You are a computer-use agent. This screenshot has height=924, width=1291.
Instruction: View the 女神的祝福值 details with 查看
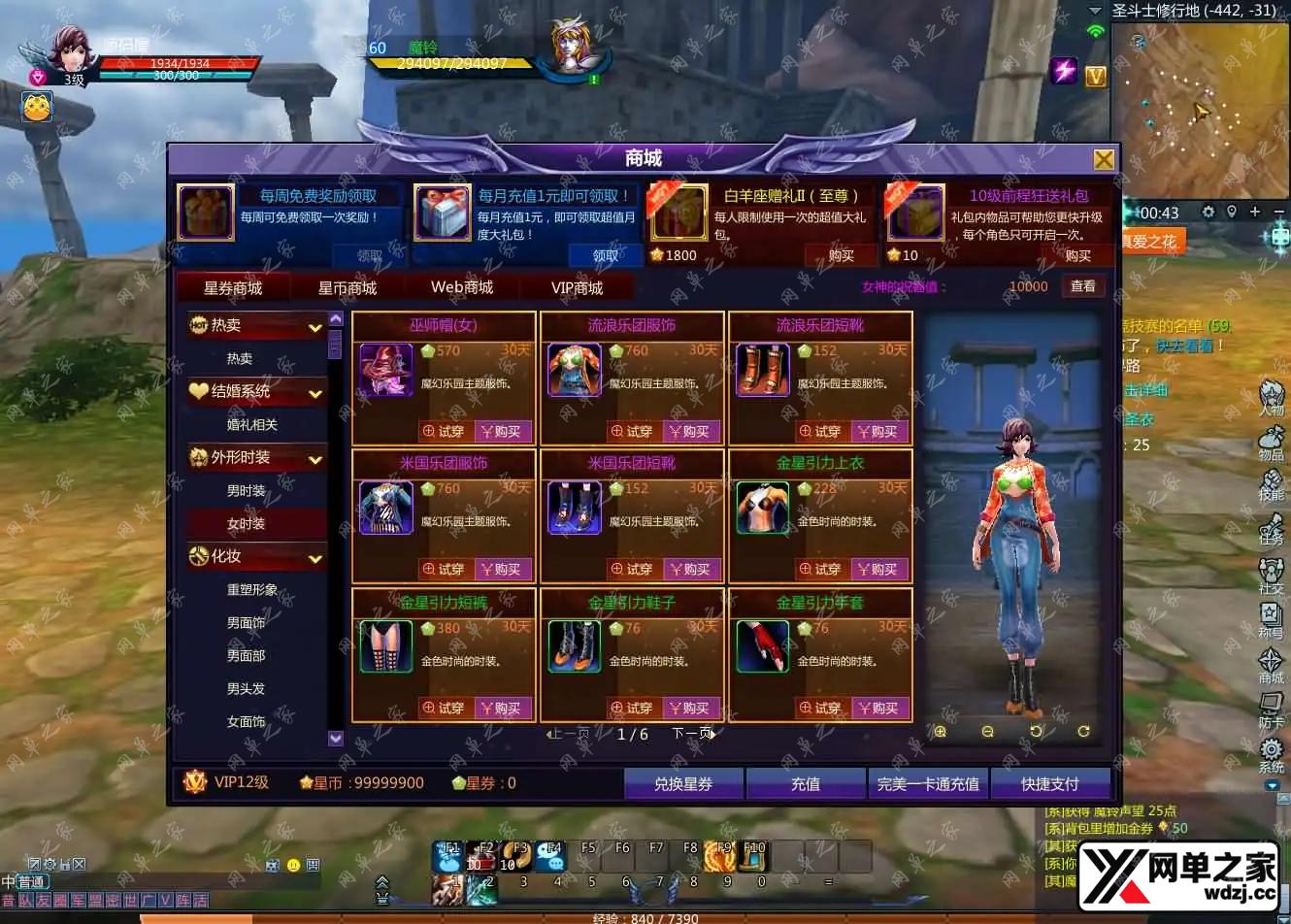pos(1082,286)
